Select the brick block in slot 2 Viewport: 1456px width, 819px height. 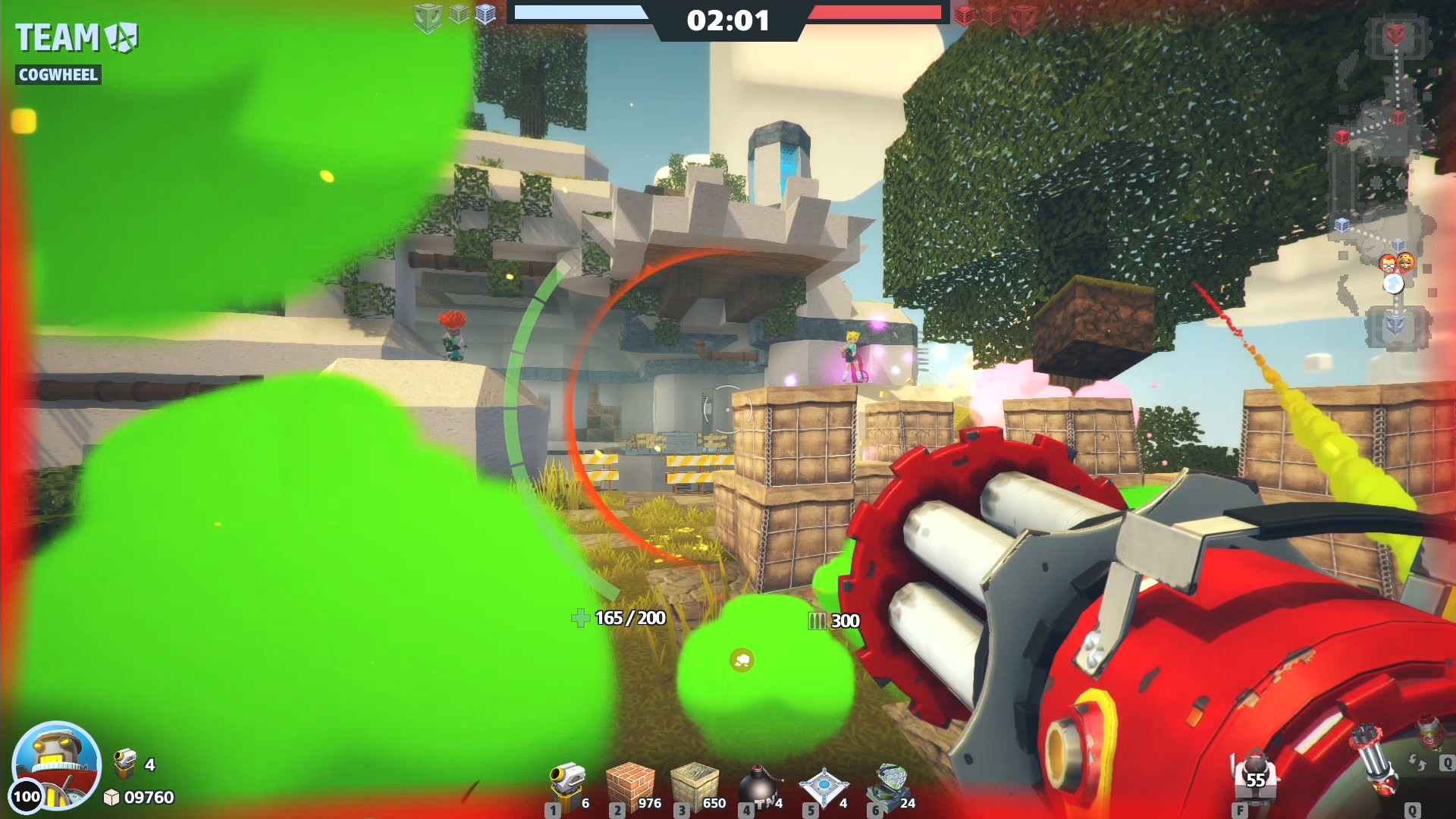coord(633,781)
